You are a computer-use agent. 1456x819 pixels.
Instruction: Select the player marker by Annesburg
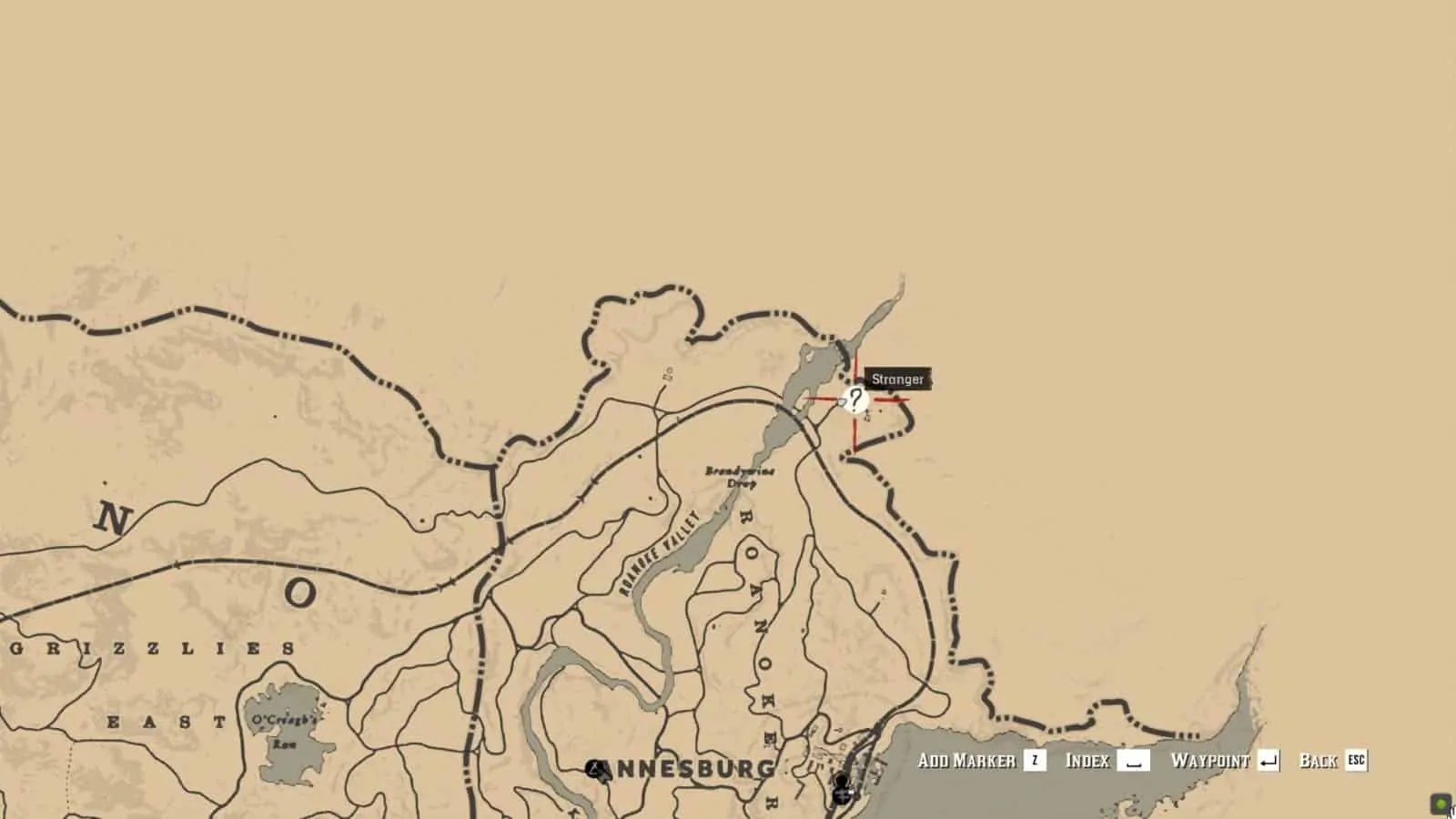point(841,779)
